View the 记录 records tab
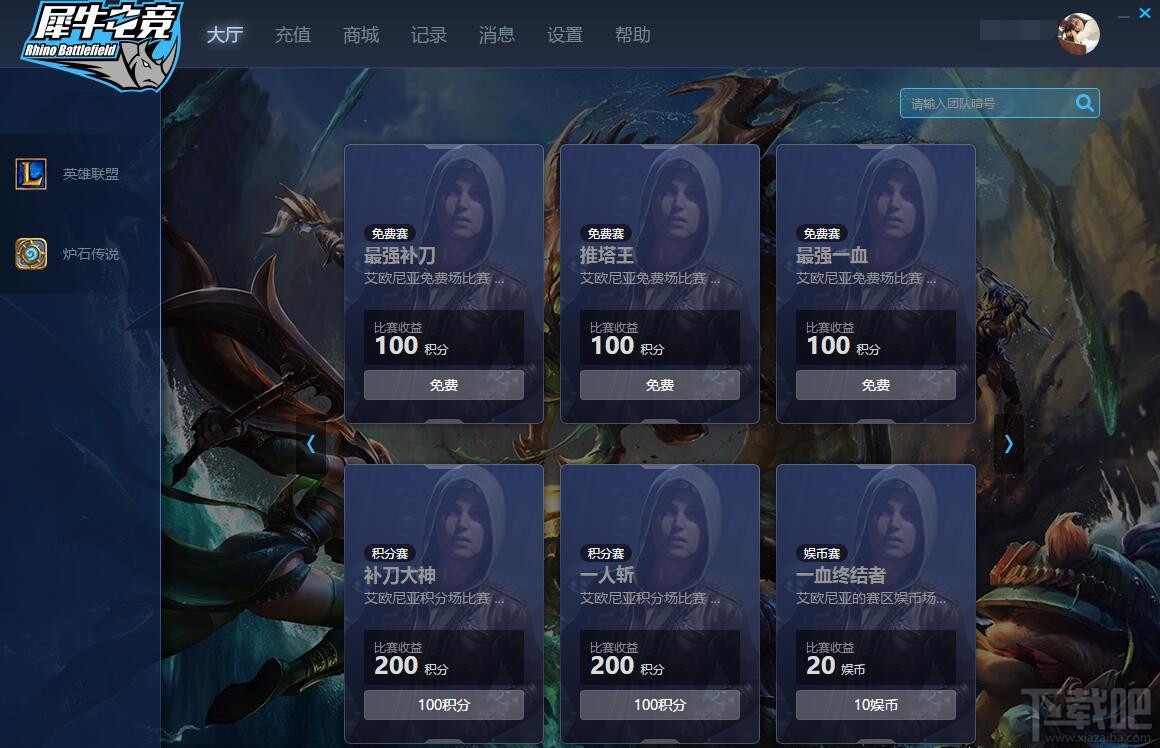The image size is (1160, 748). click(x=429, y=35)
